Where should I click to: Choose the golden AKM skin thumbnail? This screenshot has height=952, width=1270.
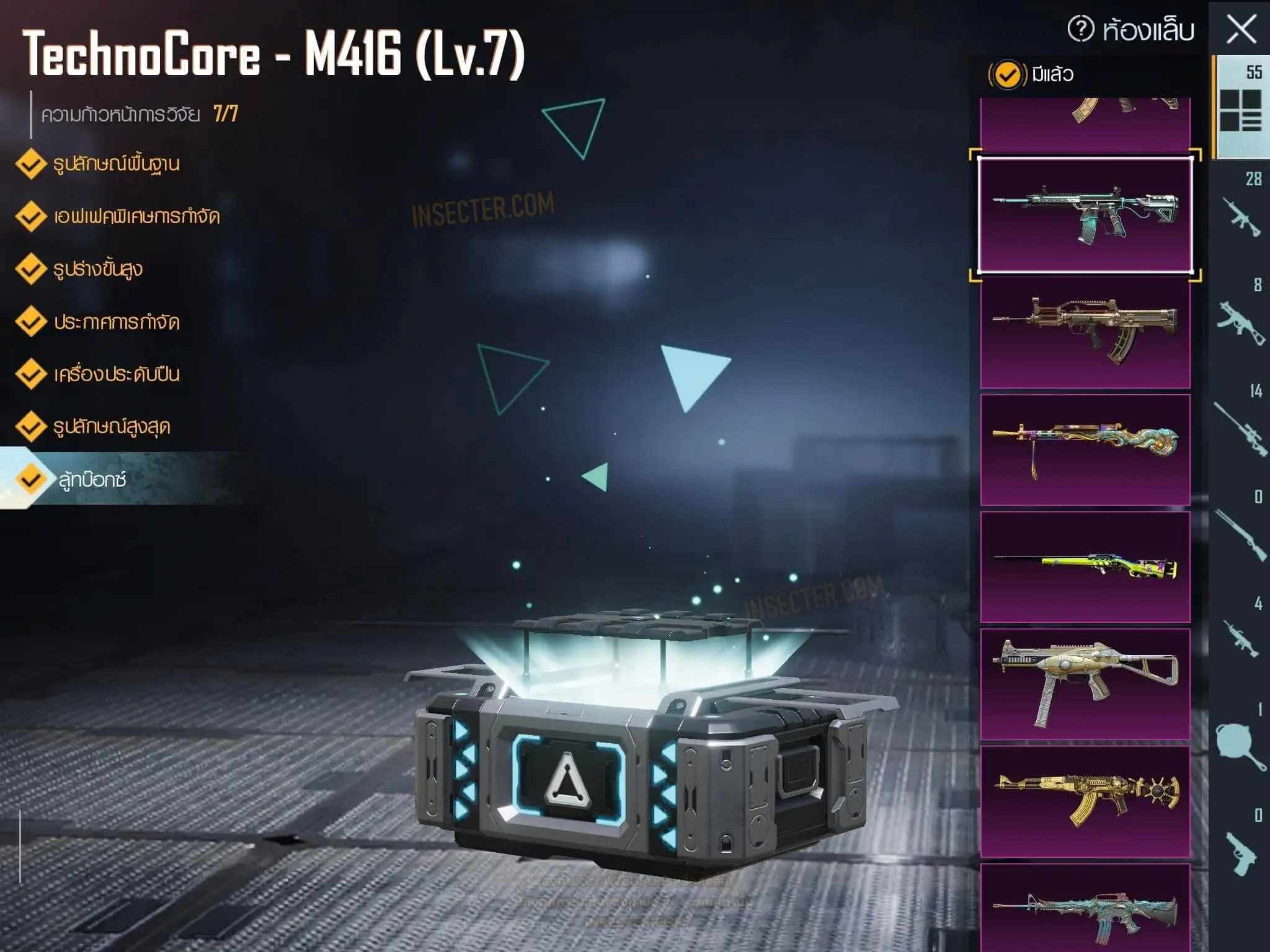(1085, 801)
